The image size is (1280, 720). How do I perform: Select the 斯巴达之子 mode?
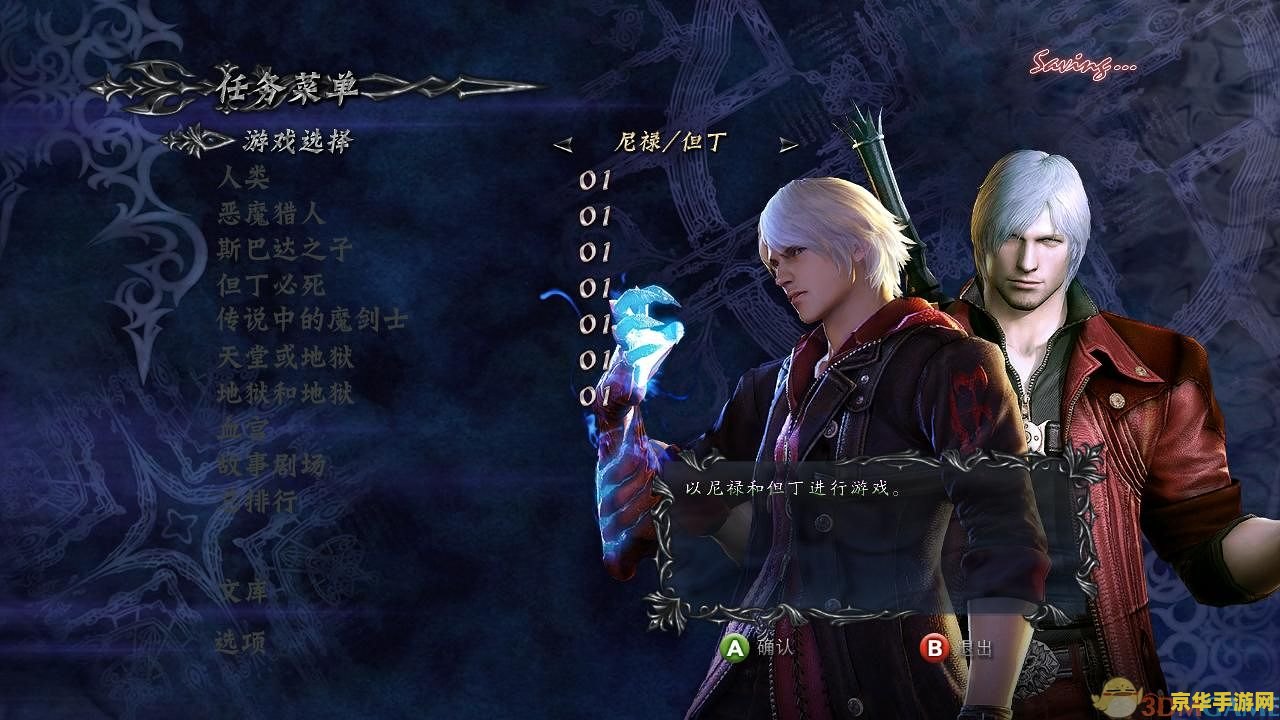[285, 249]
